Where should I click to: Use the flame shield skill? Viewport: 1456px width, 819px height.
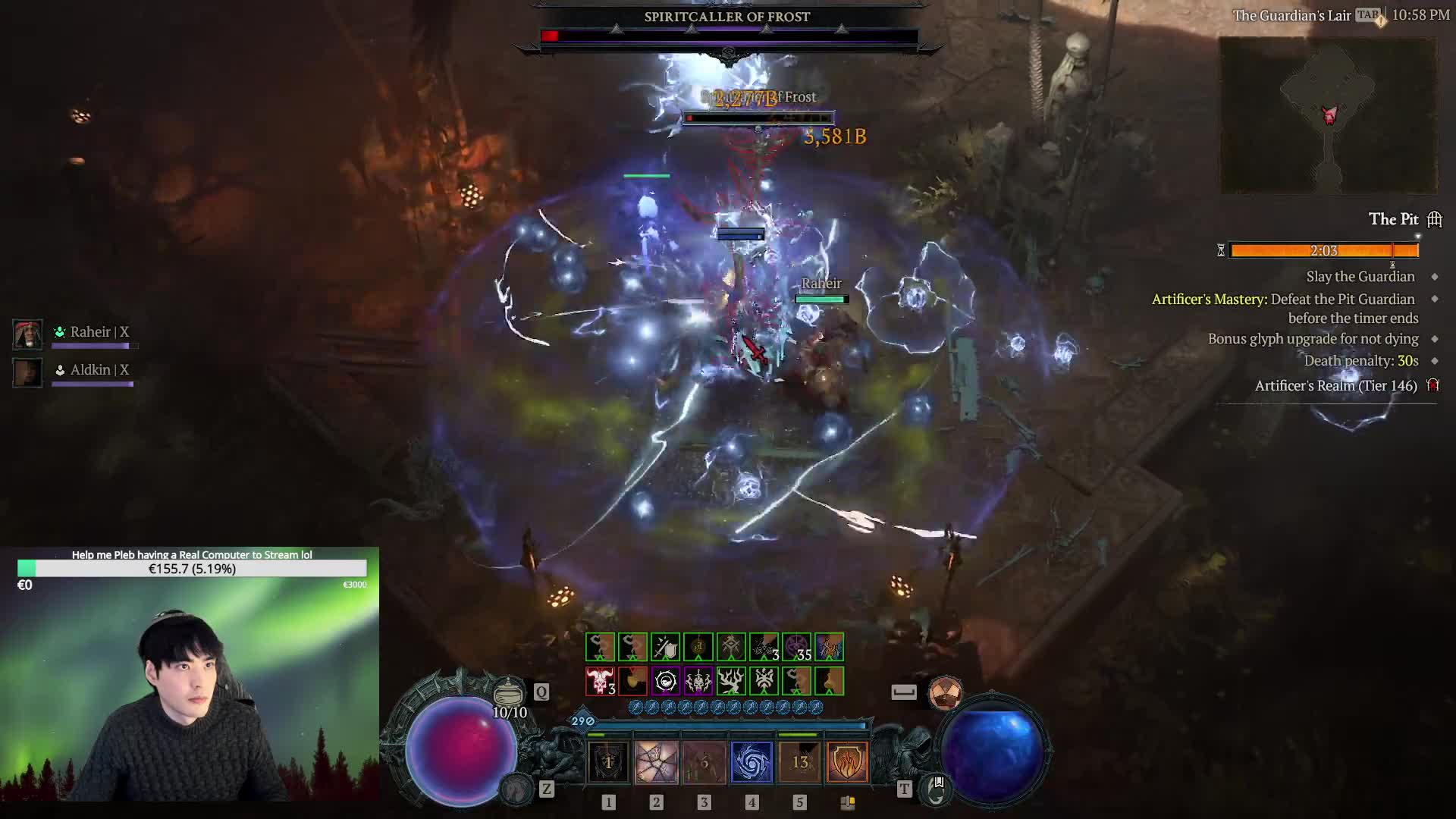(847, 761)
